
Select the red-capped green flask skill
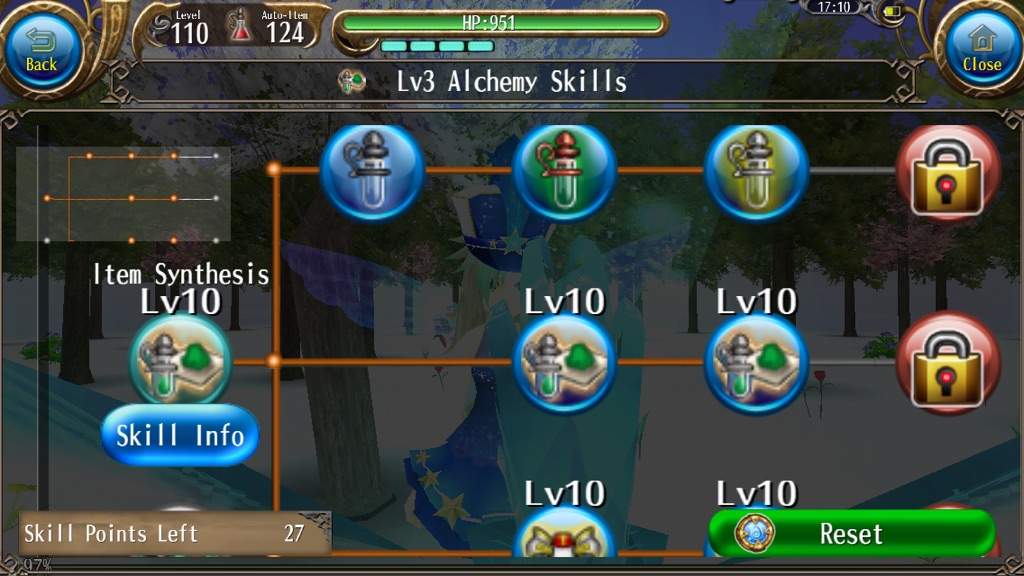[564, 170]
